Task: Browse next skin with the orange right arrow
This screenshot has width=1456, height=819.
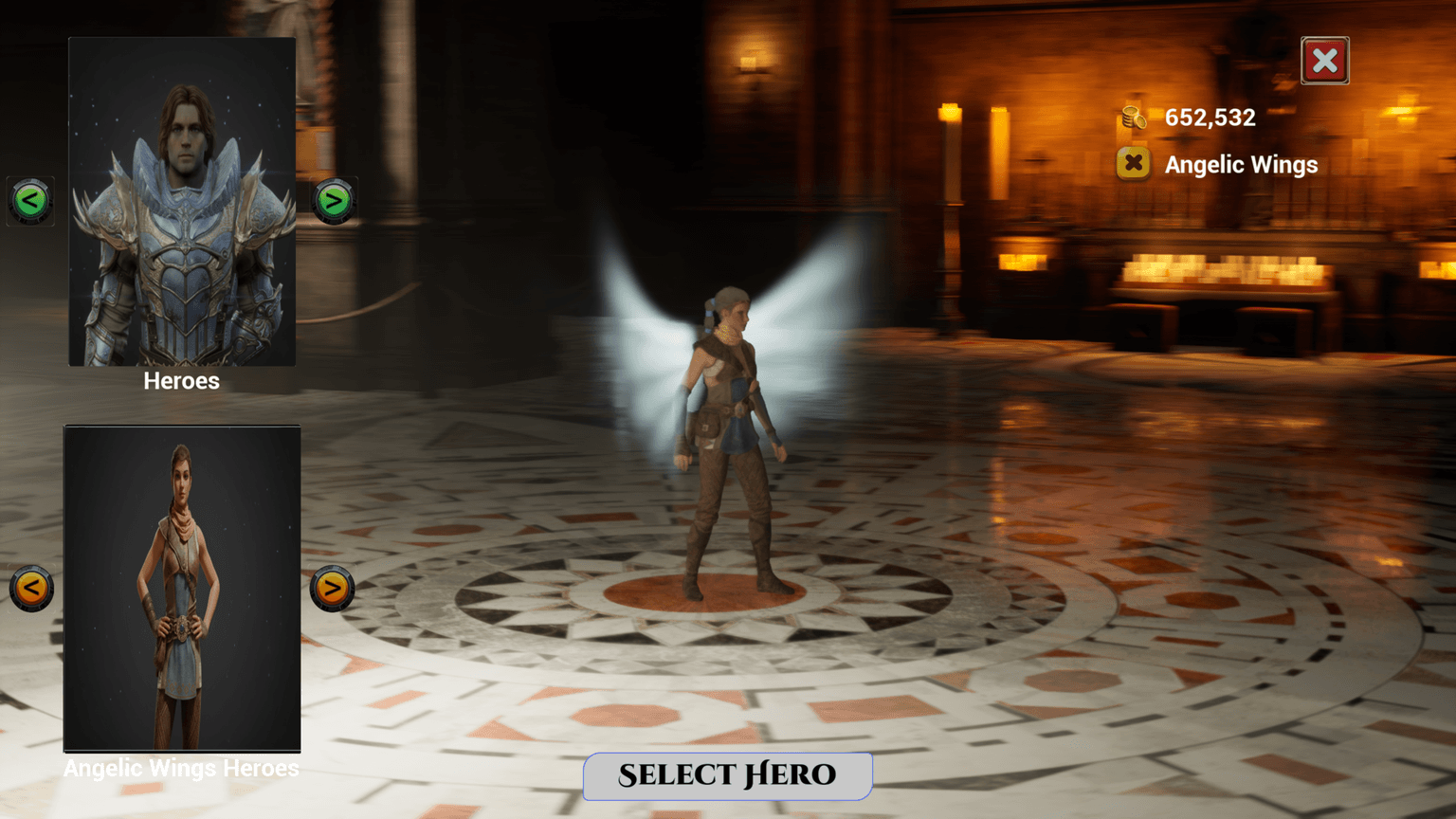Action: click(332, 587)
